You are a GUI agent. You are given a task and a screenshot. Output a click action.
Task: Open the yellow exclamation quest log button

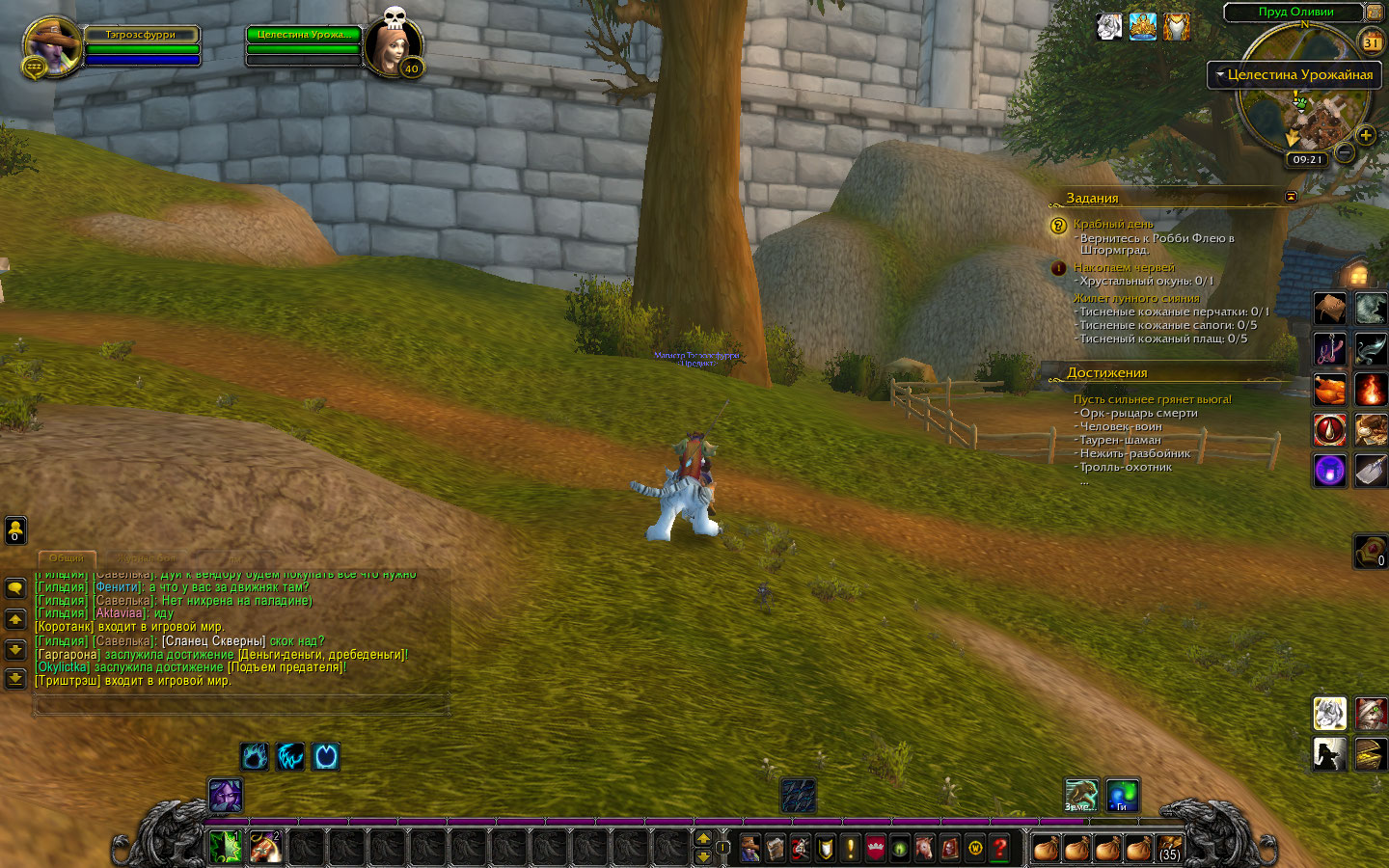pos(850,848)
